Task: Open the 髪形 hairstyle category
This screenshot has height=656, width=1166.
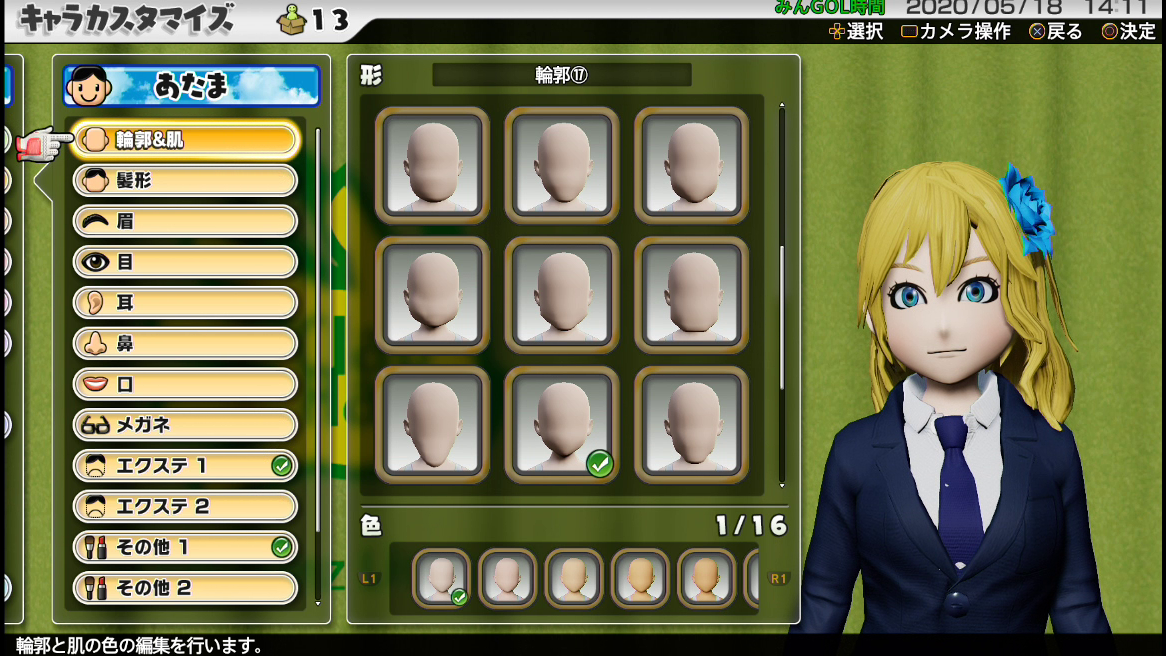Action: pyautogui.click(x=186, y=181)
